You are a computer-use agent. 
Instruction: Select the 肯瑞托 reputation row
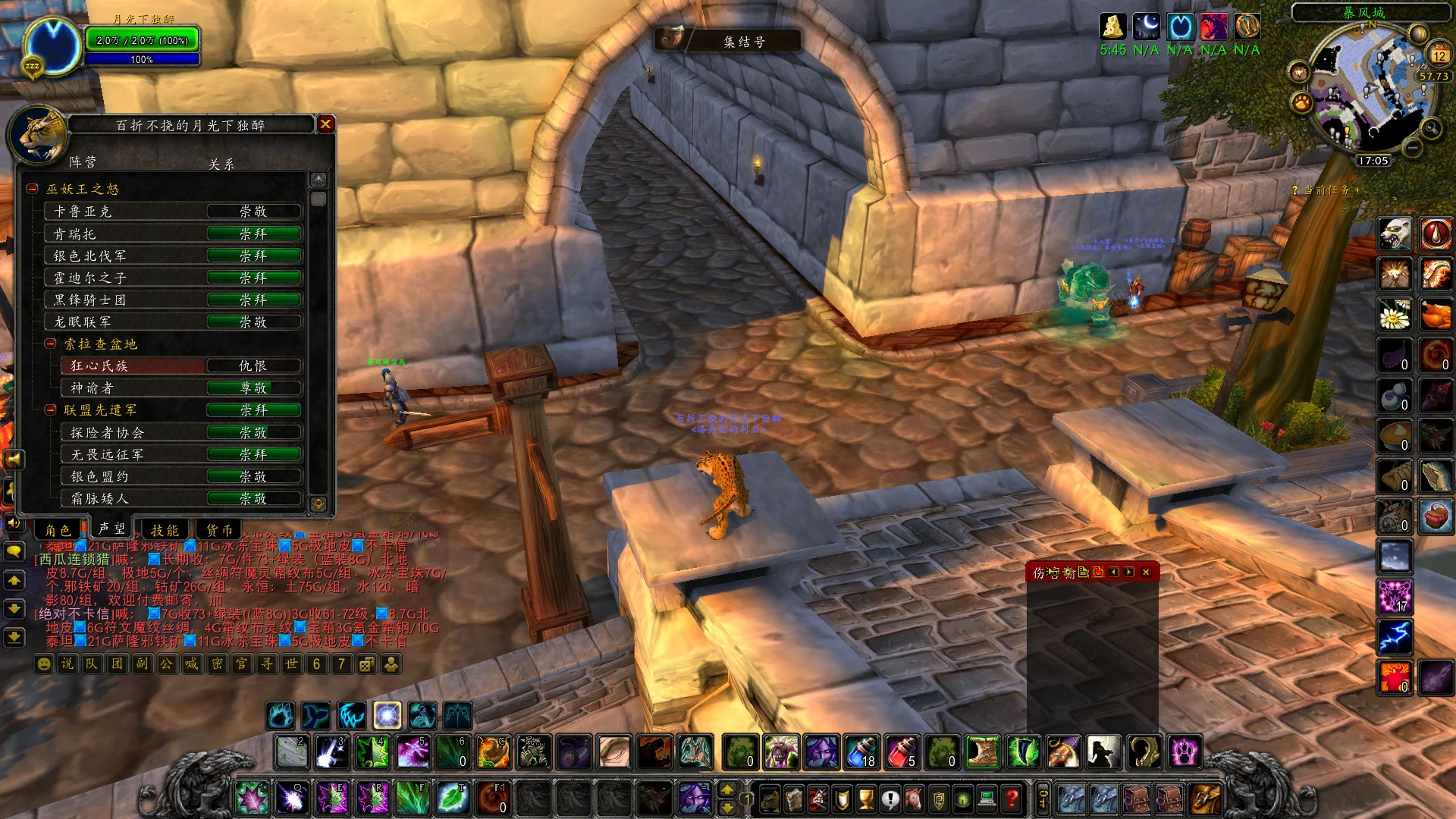[174, 234]
